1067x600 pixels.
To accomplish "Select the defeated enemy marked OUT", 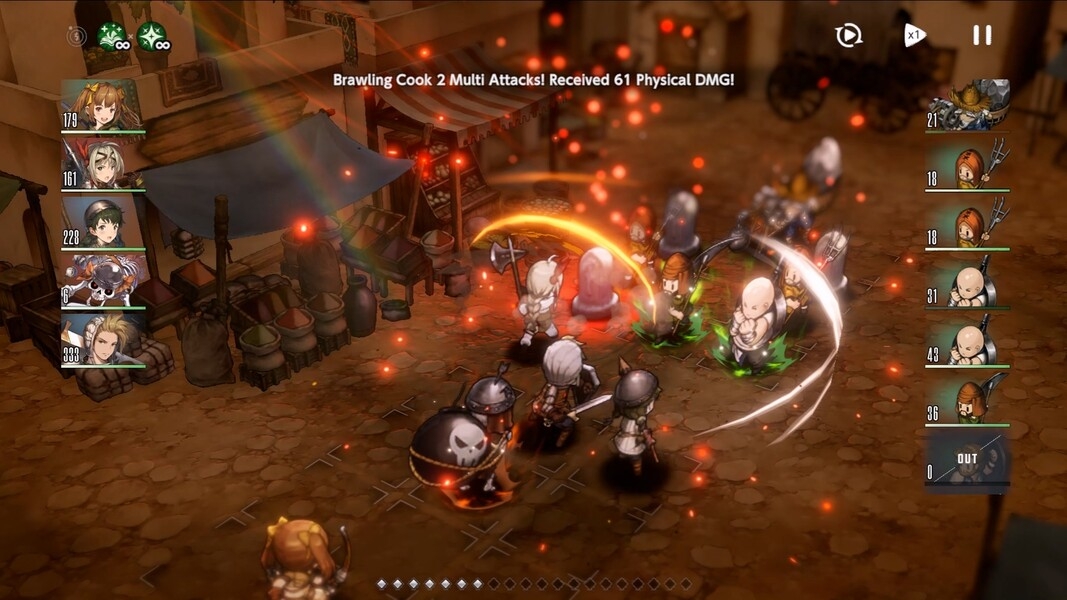I will coord(968,458).
